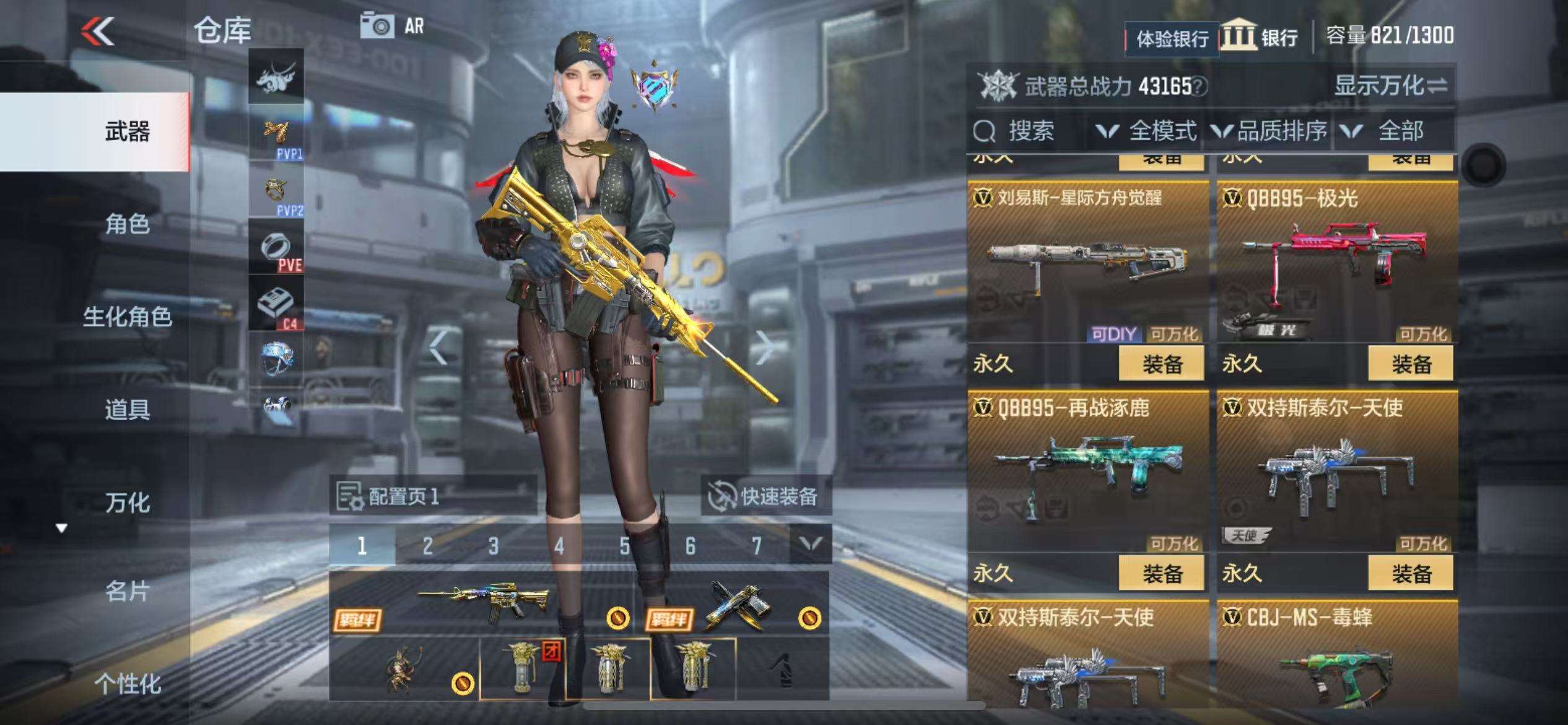Open the 品质排序 sort dropdown
Viewport: 1568px width, 725px height.
[x=1270, y=131]
